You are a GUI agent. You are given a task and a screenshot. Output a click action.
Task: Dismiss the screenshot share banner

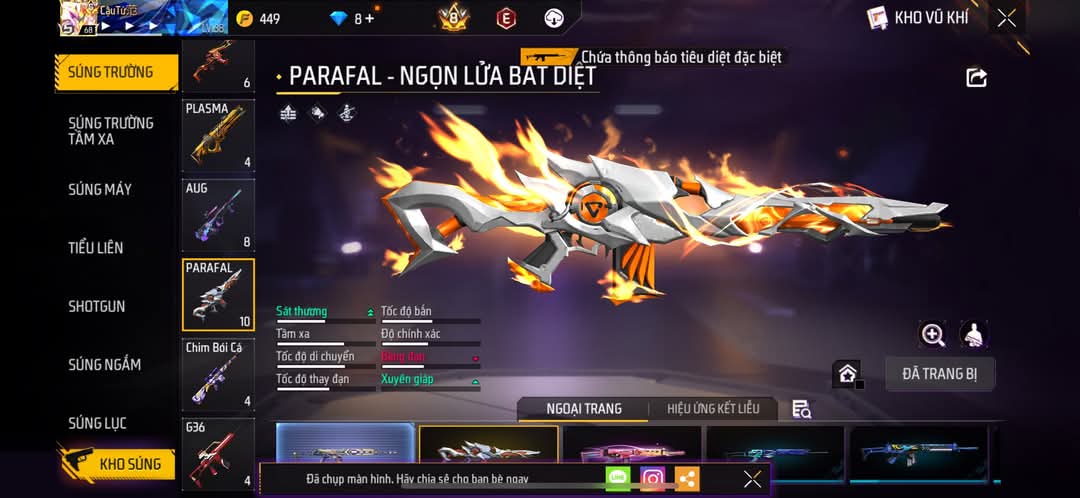(753, 479)
